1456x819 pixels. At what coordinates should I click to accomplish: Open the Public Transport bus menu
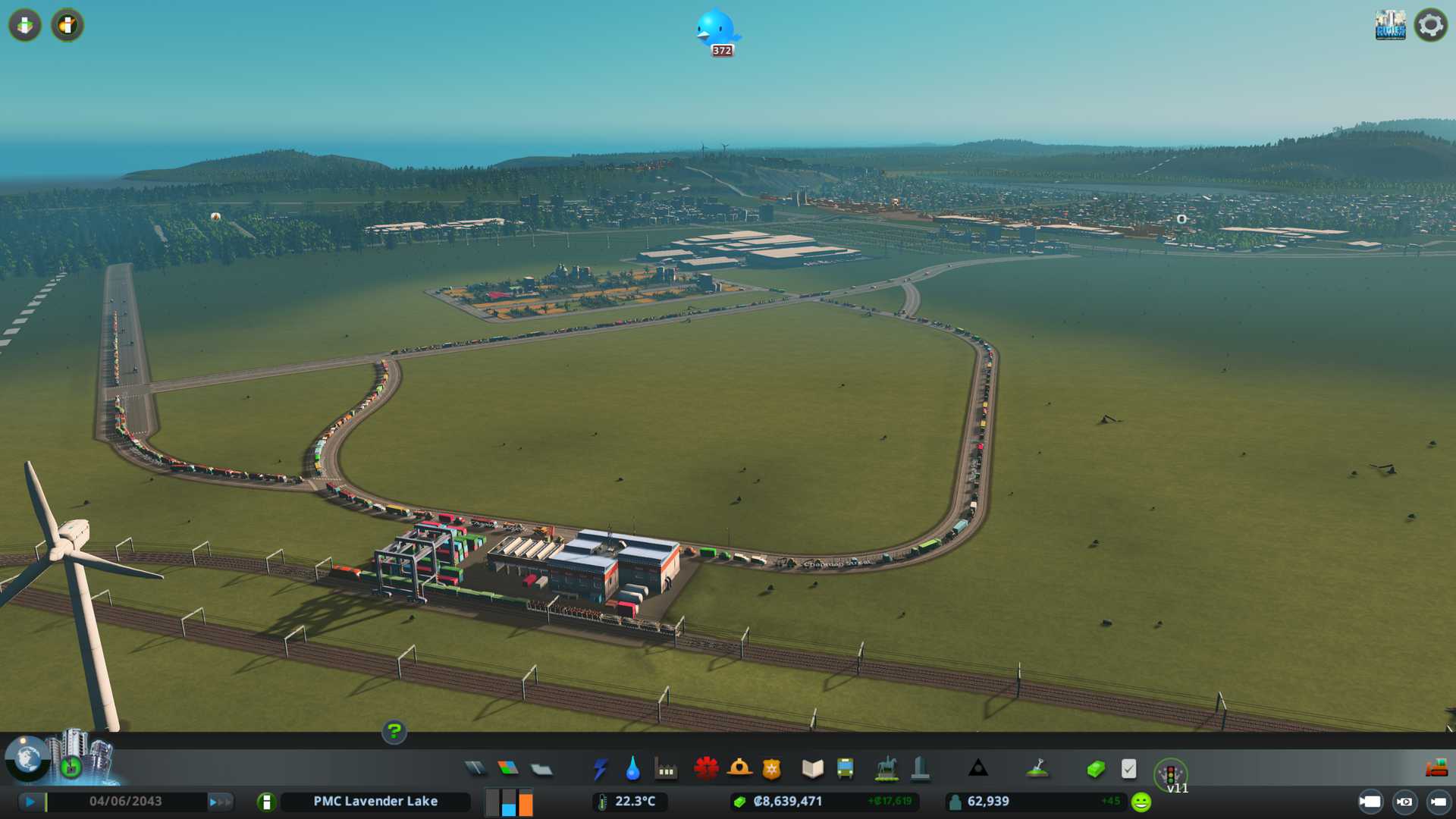[845, 769]
